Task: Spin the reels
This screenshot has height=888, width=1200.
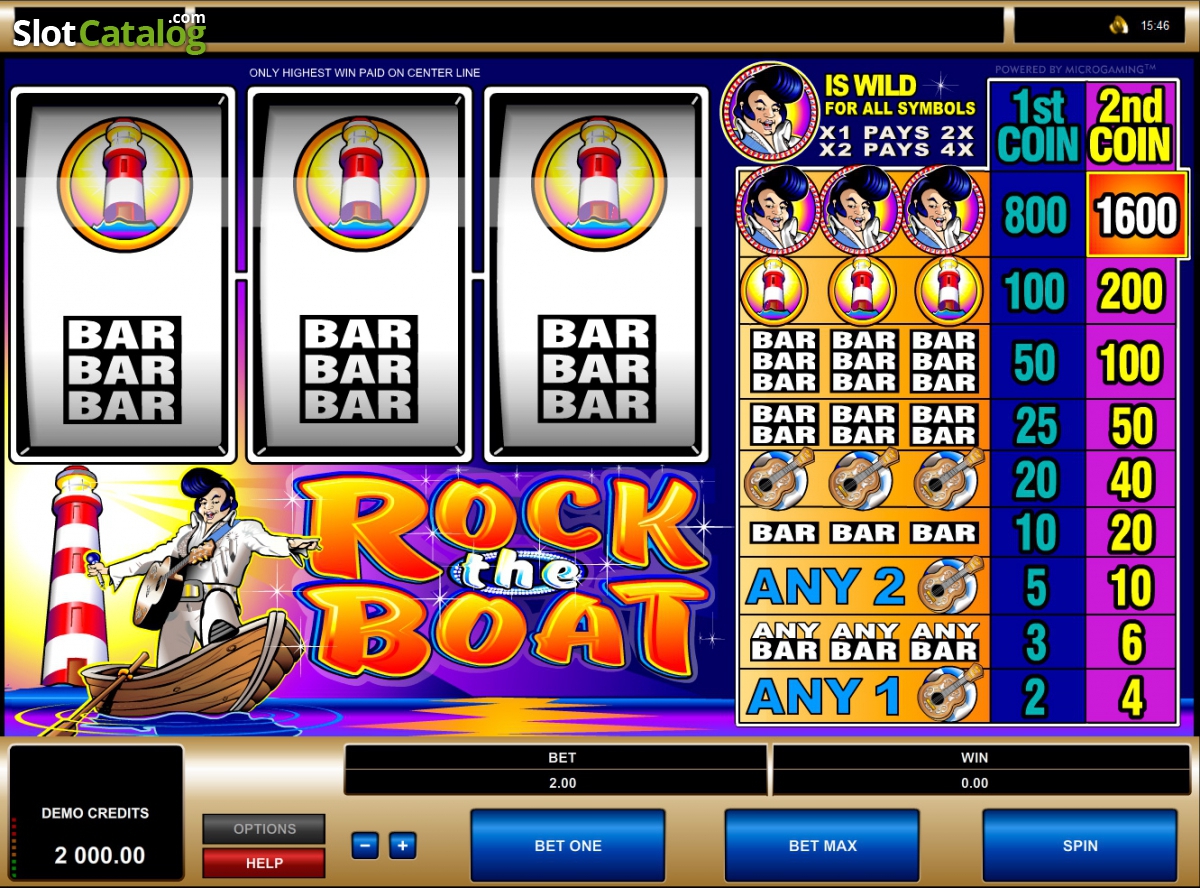Action: [x=1080, y=845]
